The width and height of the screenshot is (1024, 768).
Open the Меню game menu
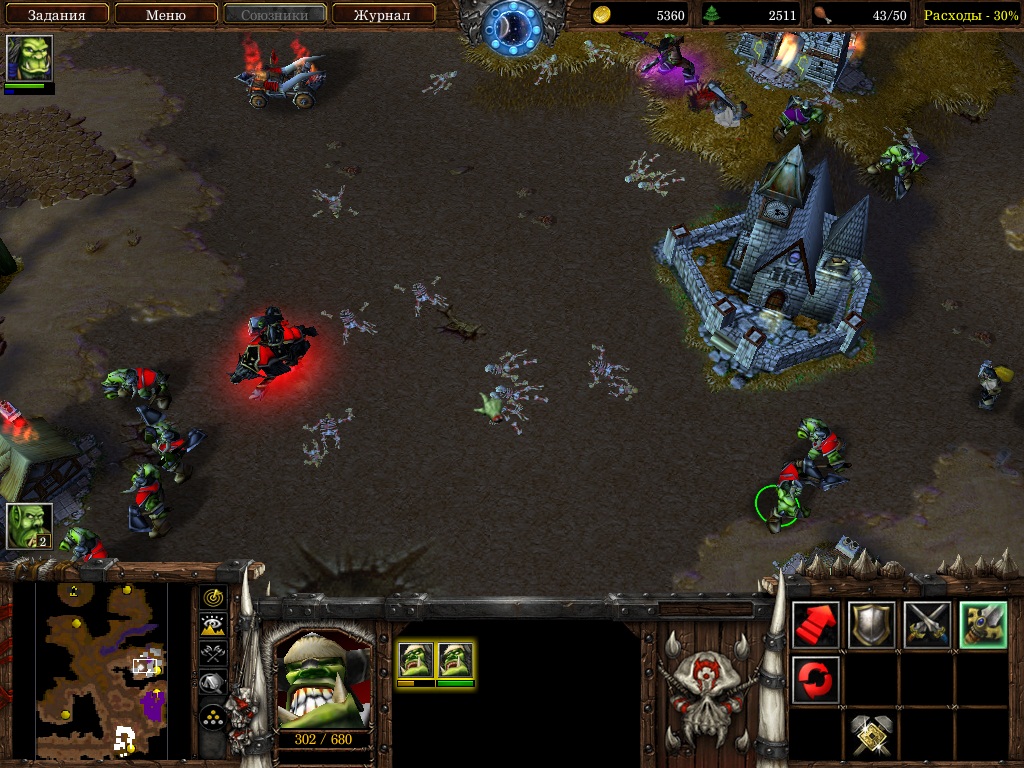click(165, 15)
